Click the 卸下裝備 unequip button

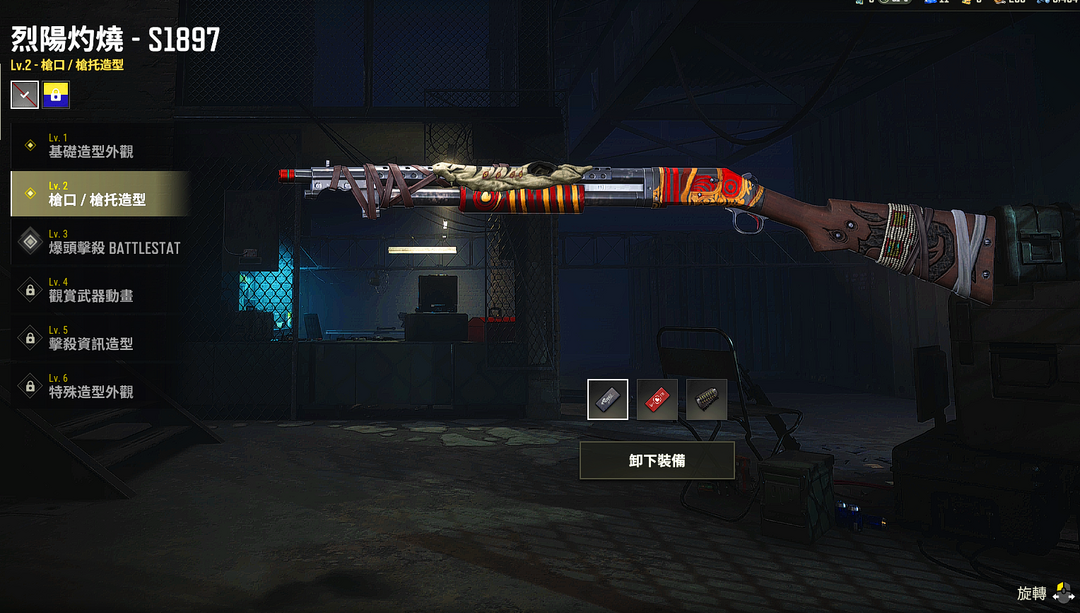(x=657, y=461)
